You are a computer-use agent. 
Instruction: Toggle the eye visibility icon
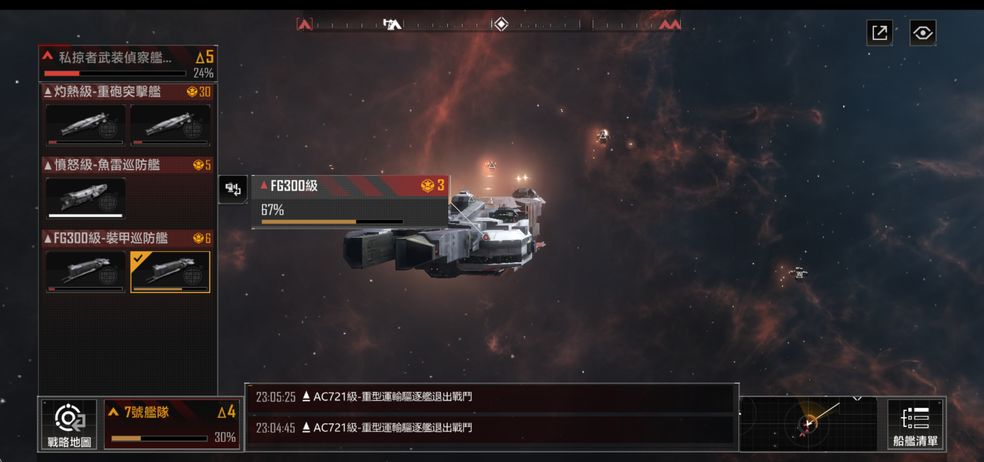[x=922, y=33]
